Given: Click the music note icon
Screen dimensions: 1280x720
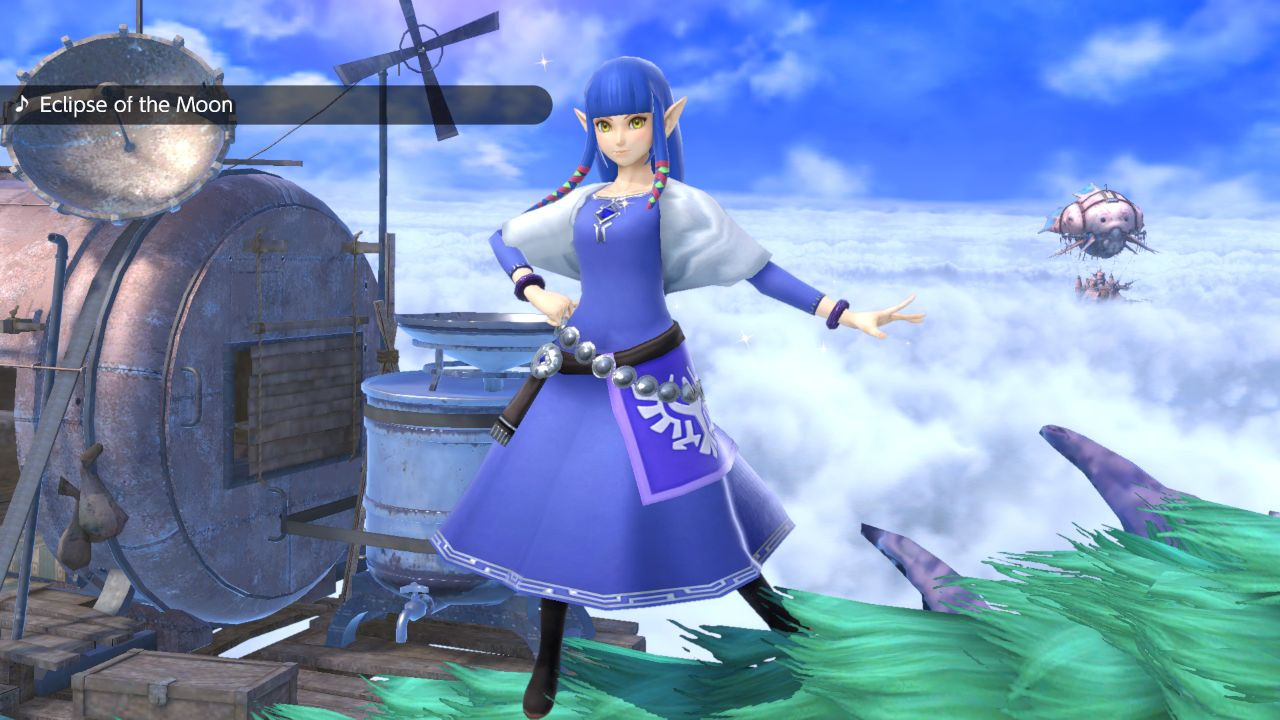Looking at the screenshot, I should [x=22, y=104].
